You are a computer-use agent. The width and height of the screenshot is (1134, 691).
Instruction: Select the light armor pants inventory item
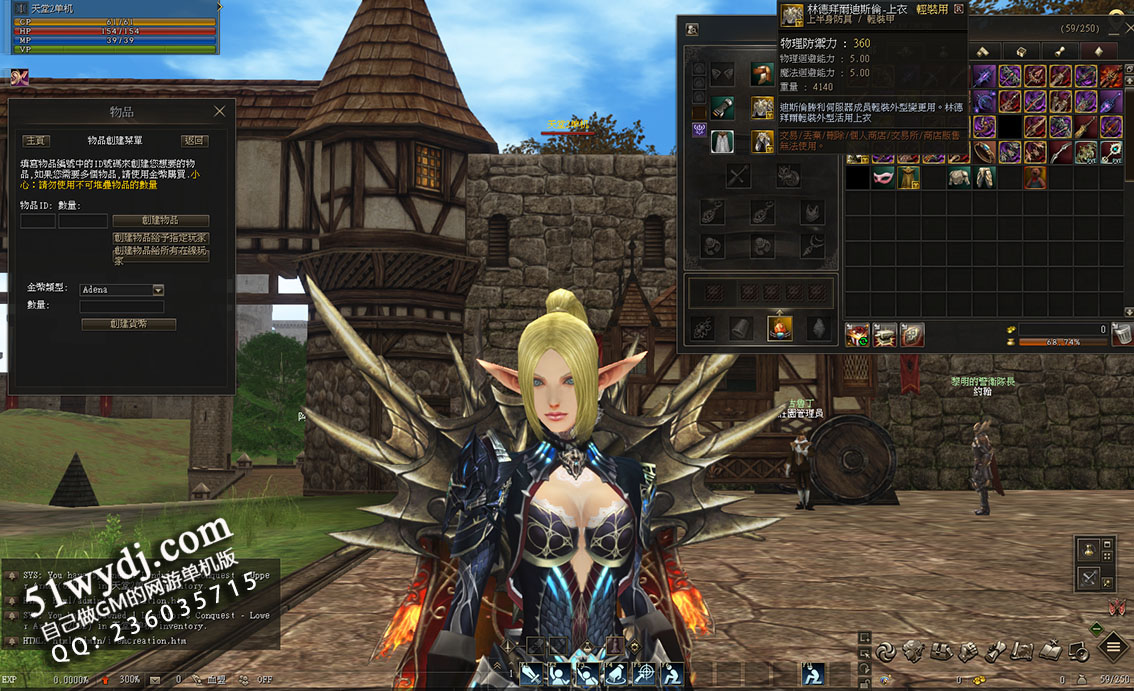click(985, 178)
